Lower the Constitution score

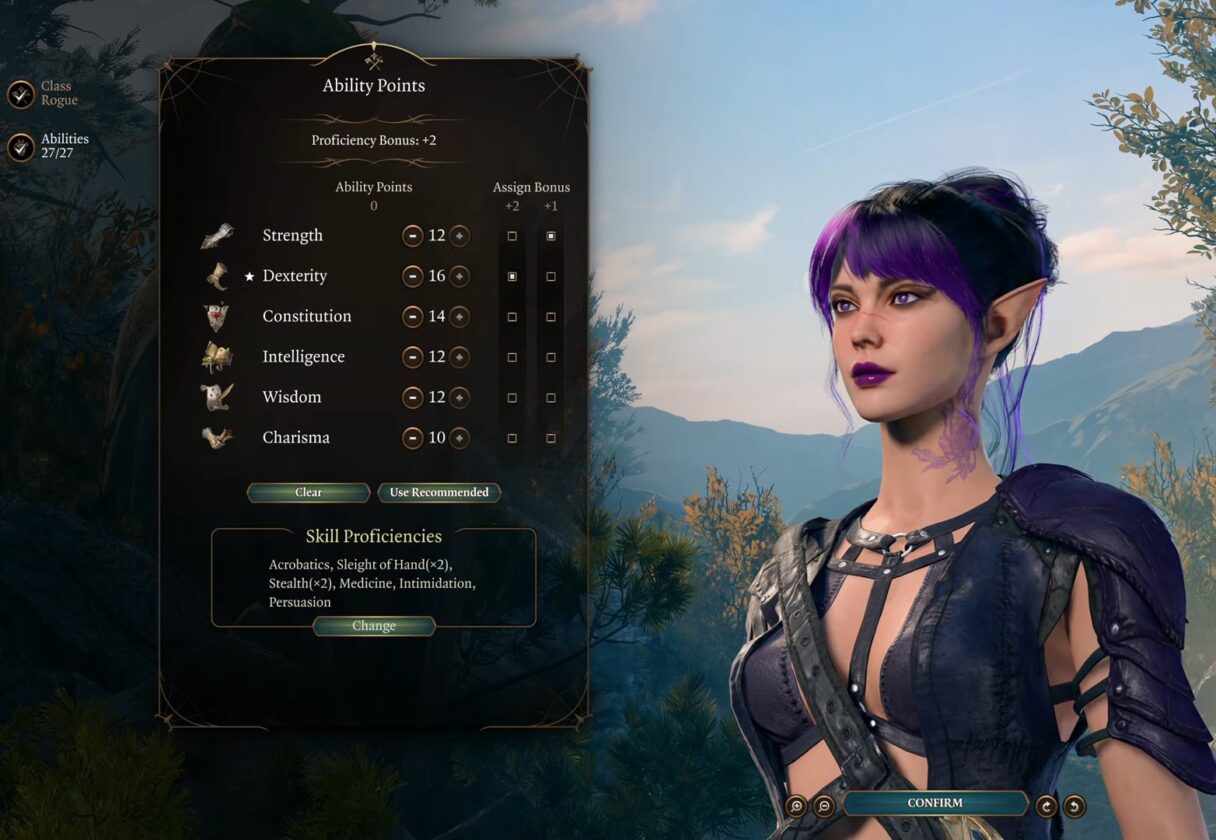click(x=412, y=317)
